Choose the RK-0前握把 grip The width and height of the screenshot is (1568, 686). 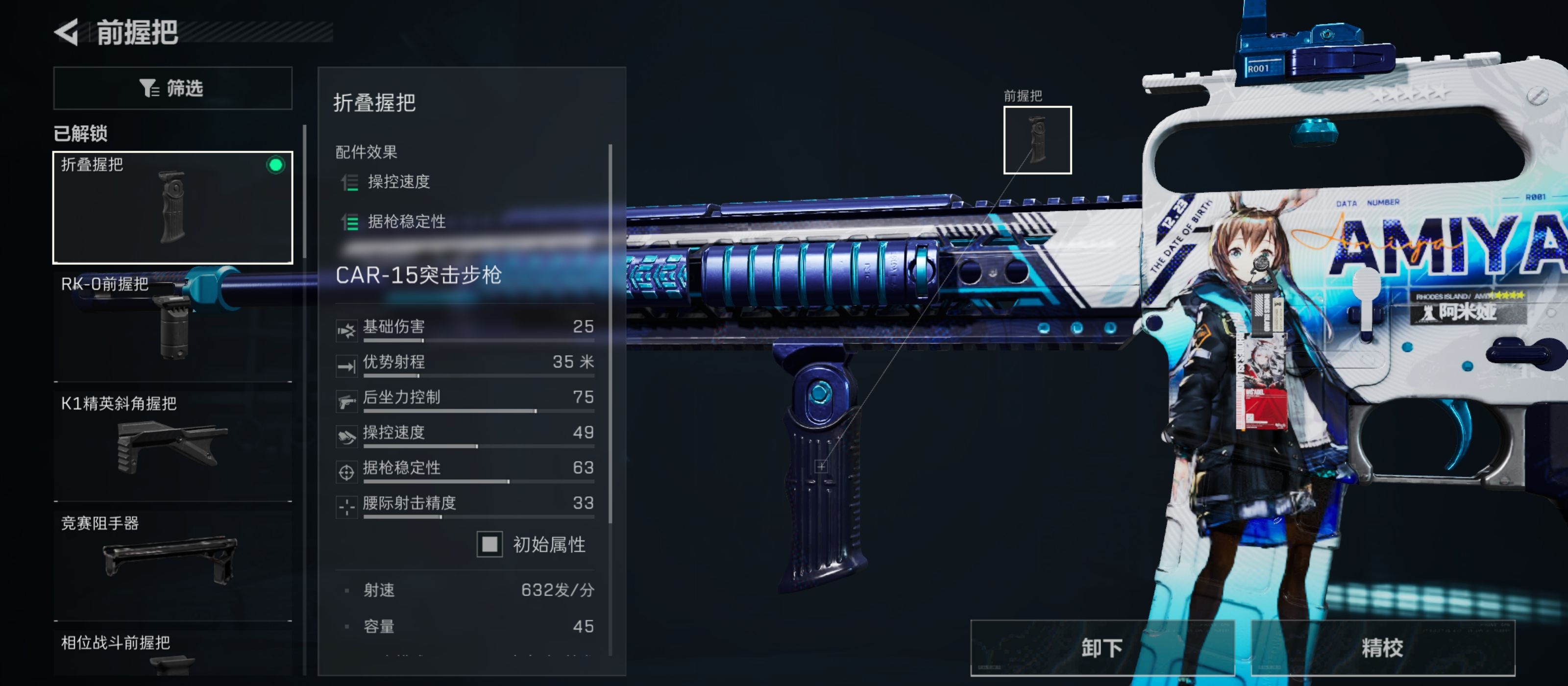pos(172,326)
